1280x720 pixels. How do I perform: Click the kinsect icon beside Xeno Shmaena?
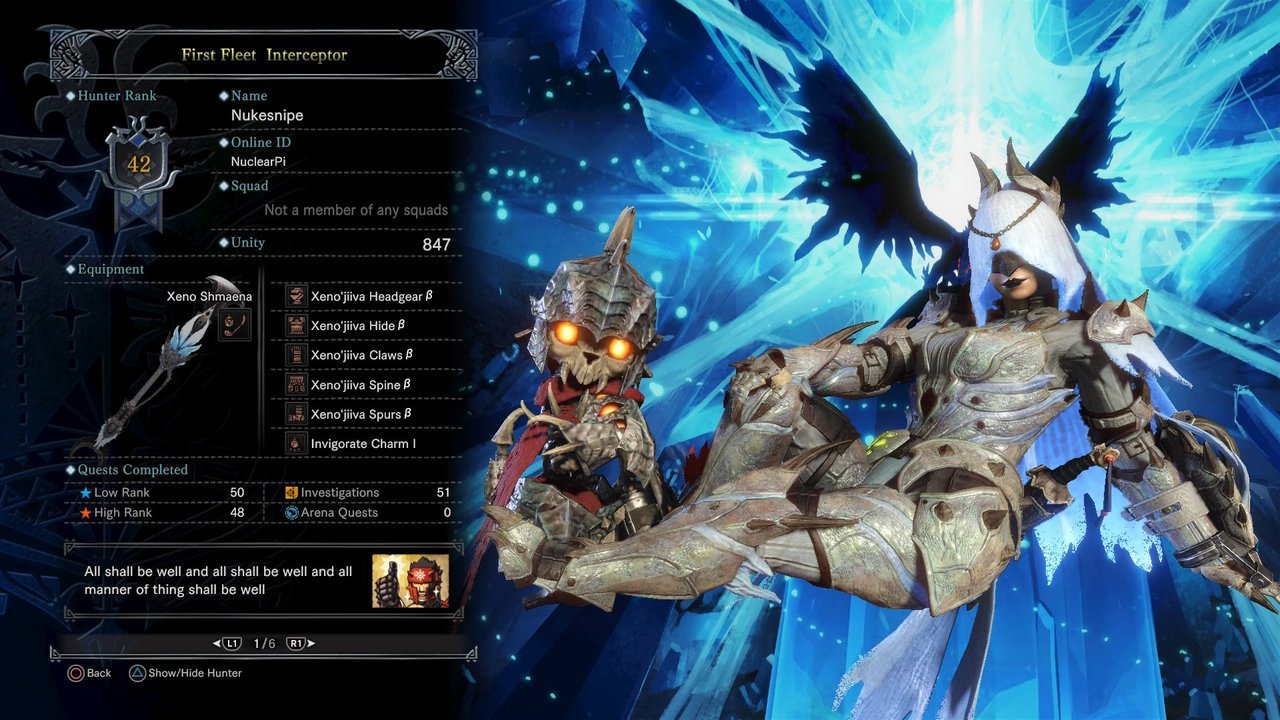pyautogui.click(x=234, y=324)
